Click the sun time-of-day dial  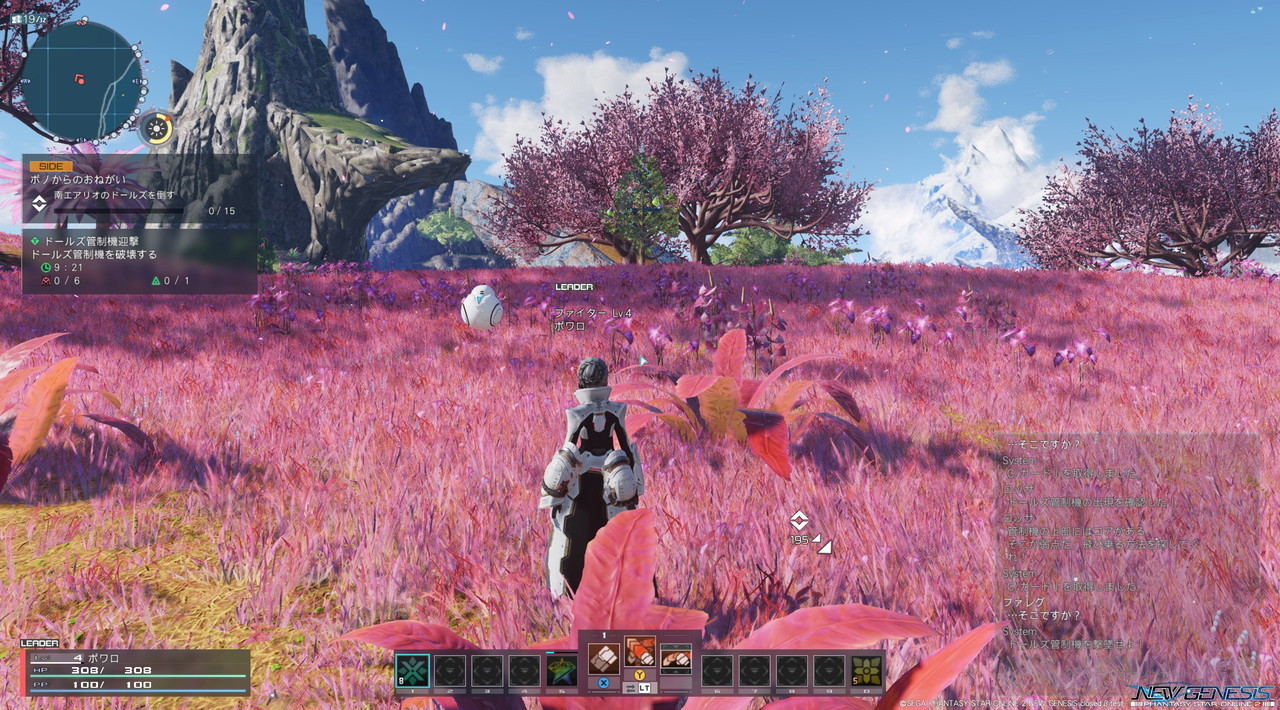[x=156, y=128]
